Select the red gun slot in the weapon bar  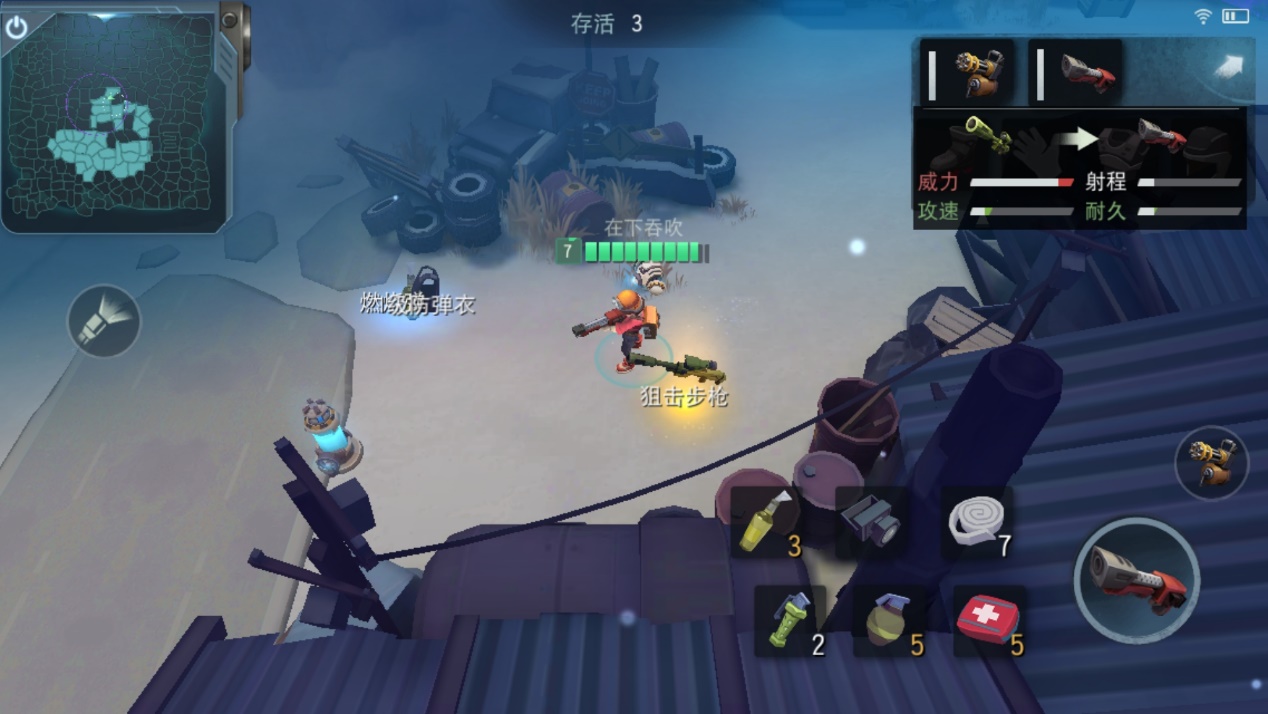tap(1076, 73)
